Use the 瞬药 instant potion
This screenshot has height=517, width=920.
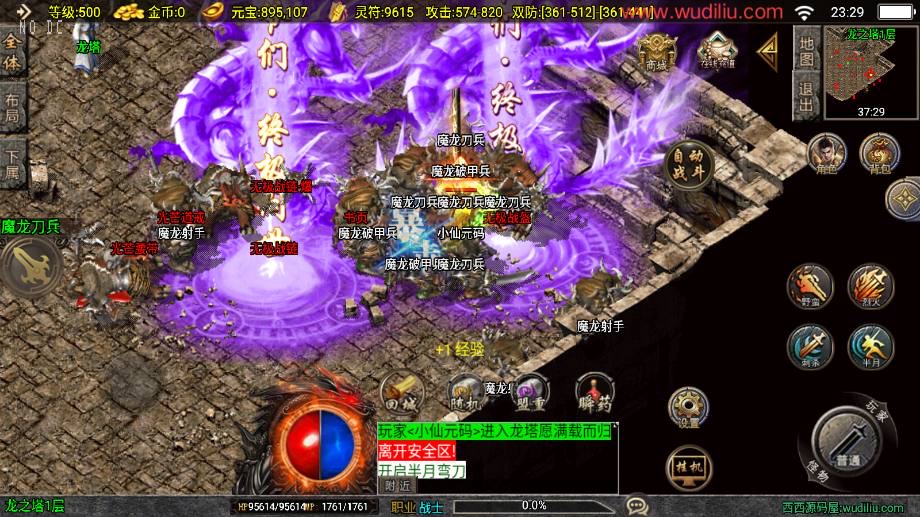point(594,393)
